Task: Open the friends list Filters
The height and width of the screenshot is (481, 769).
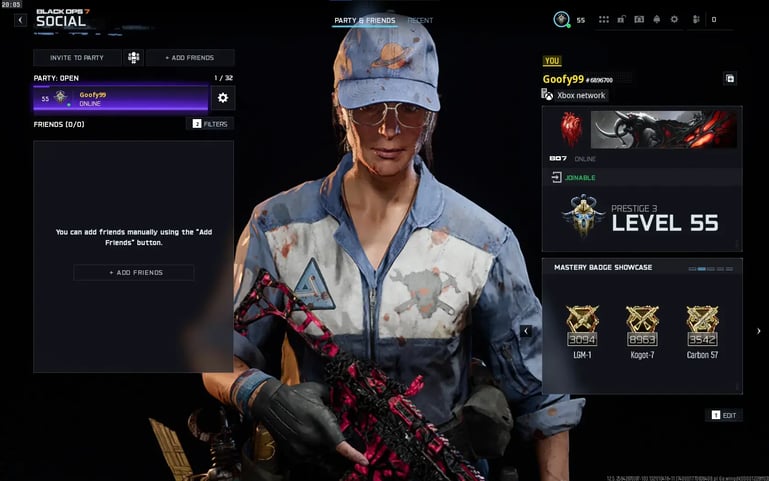Action: pyautogui.click(x=210, y=124)
